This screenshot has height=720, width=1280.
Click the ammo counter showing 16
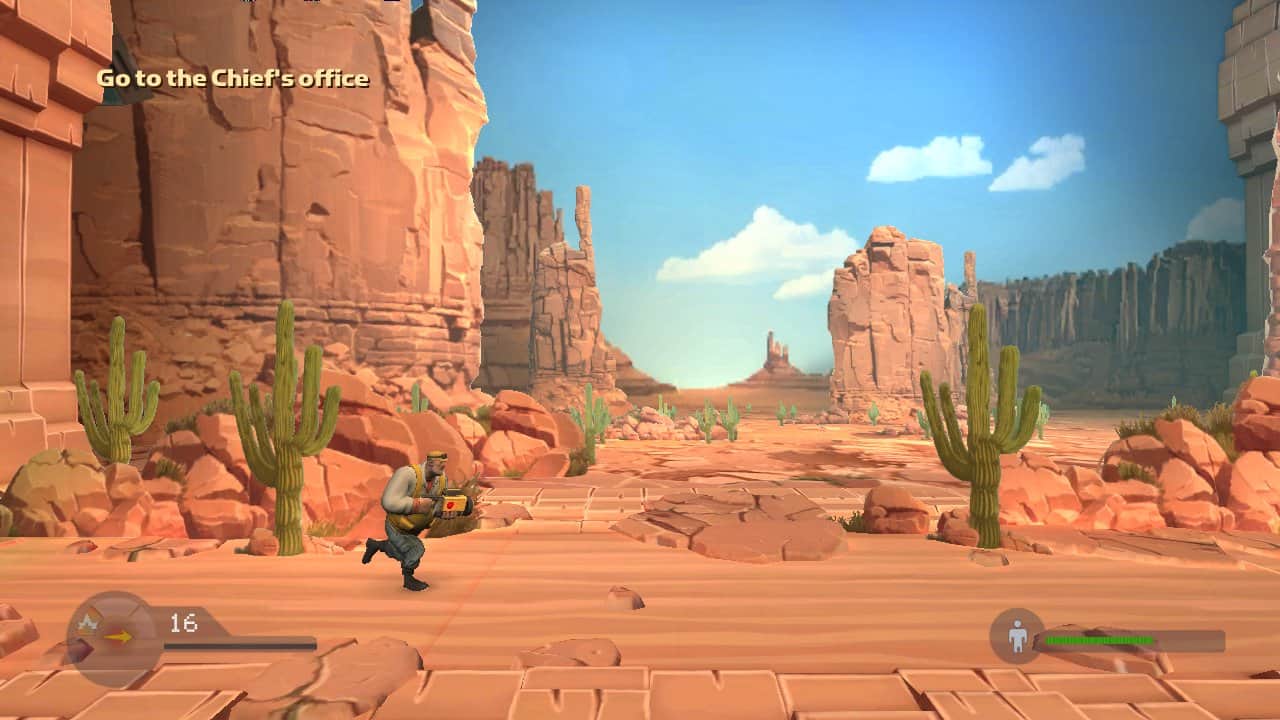pyautogui.click(x=184, y=620)
